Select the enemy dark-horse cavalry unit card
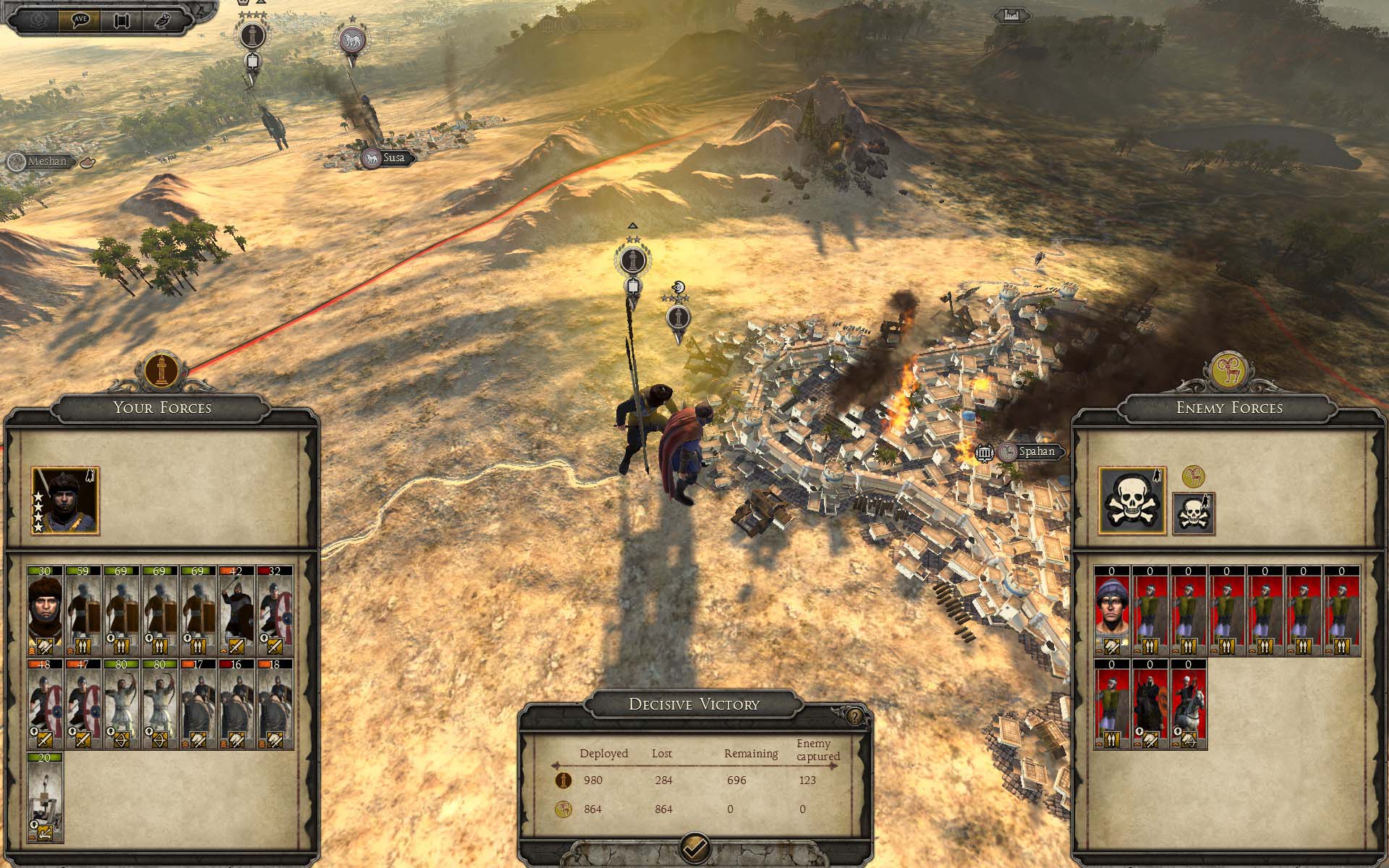The height and width of the screenshot is (868, 1389). click(x=1150, y=704)
